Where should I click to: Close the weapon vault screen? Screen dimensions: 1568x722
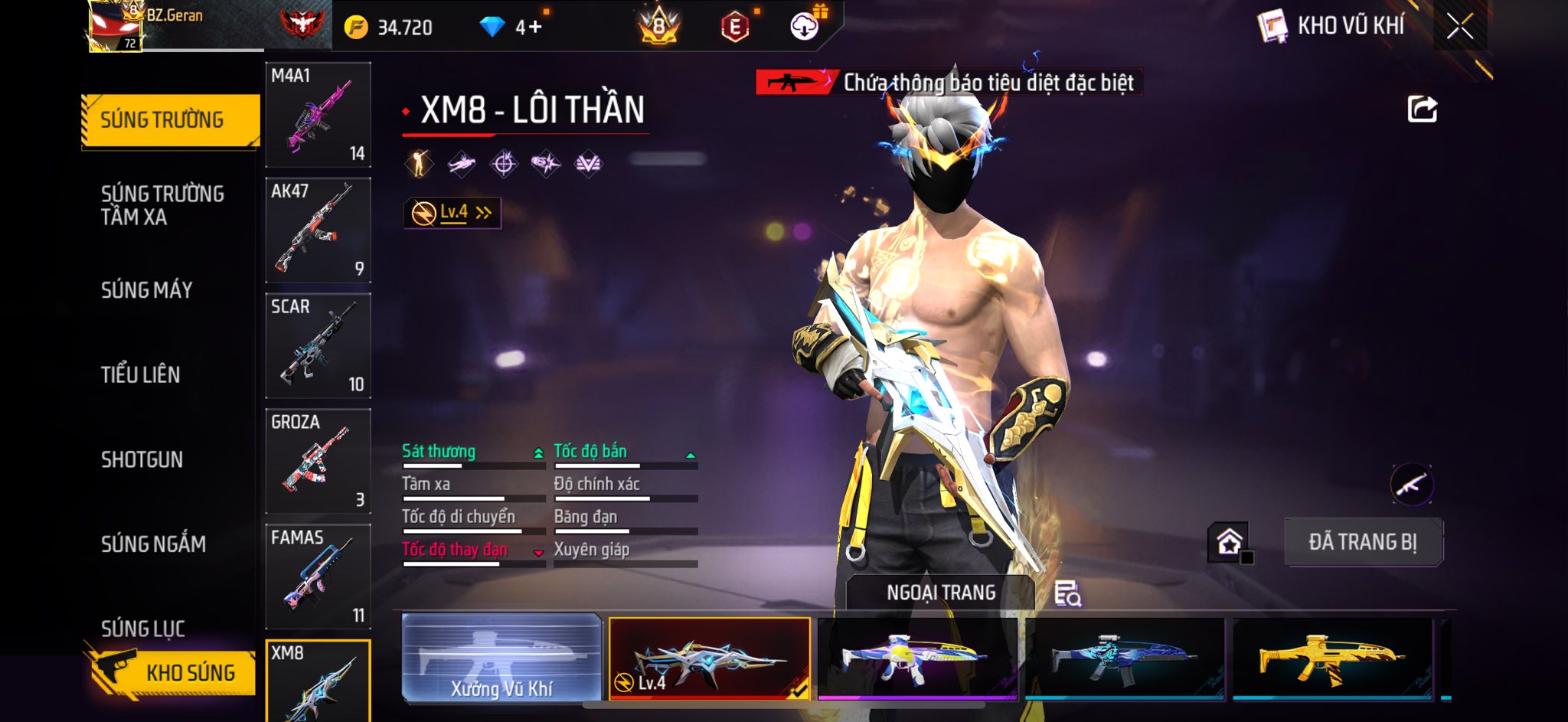pos(1459,27)
